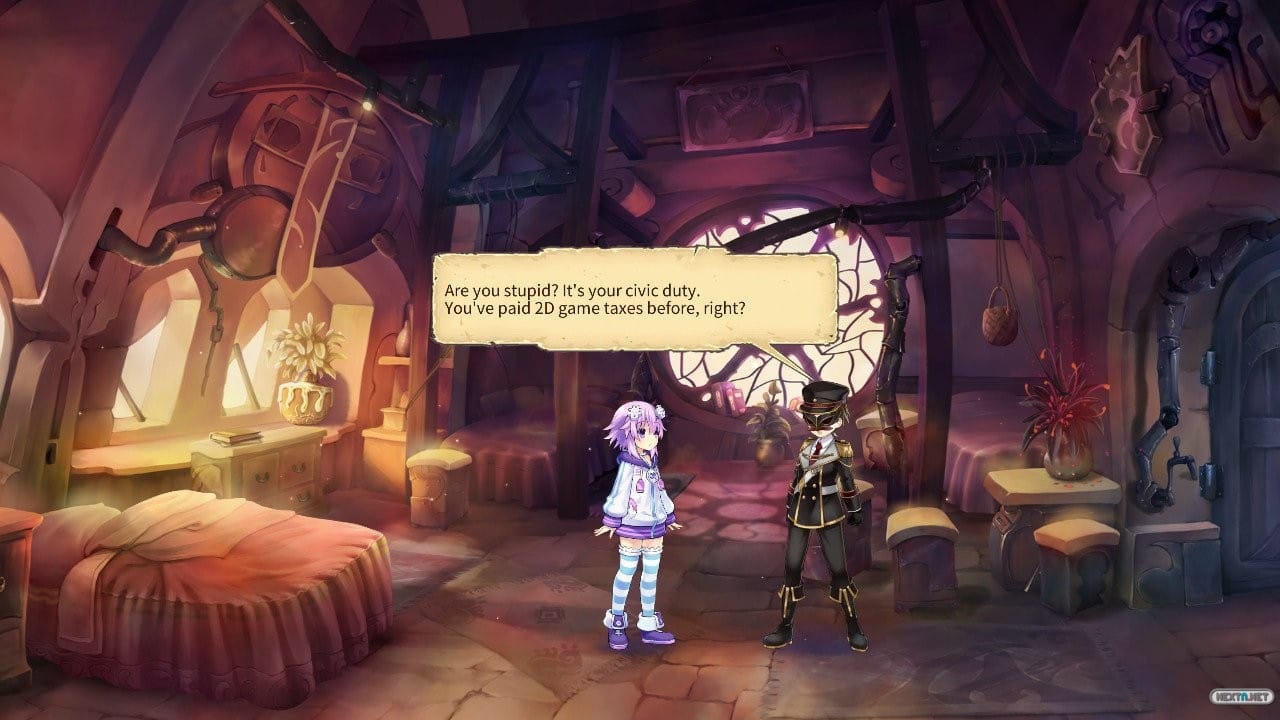Click the hair clip on Neptune's head

point(635,410)
